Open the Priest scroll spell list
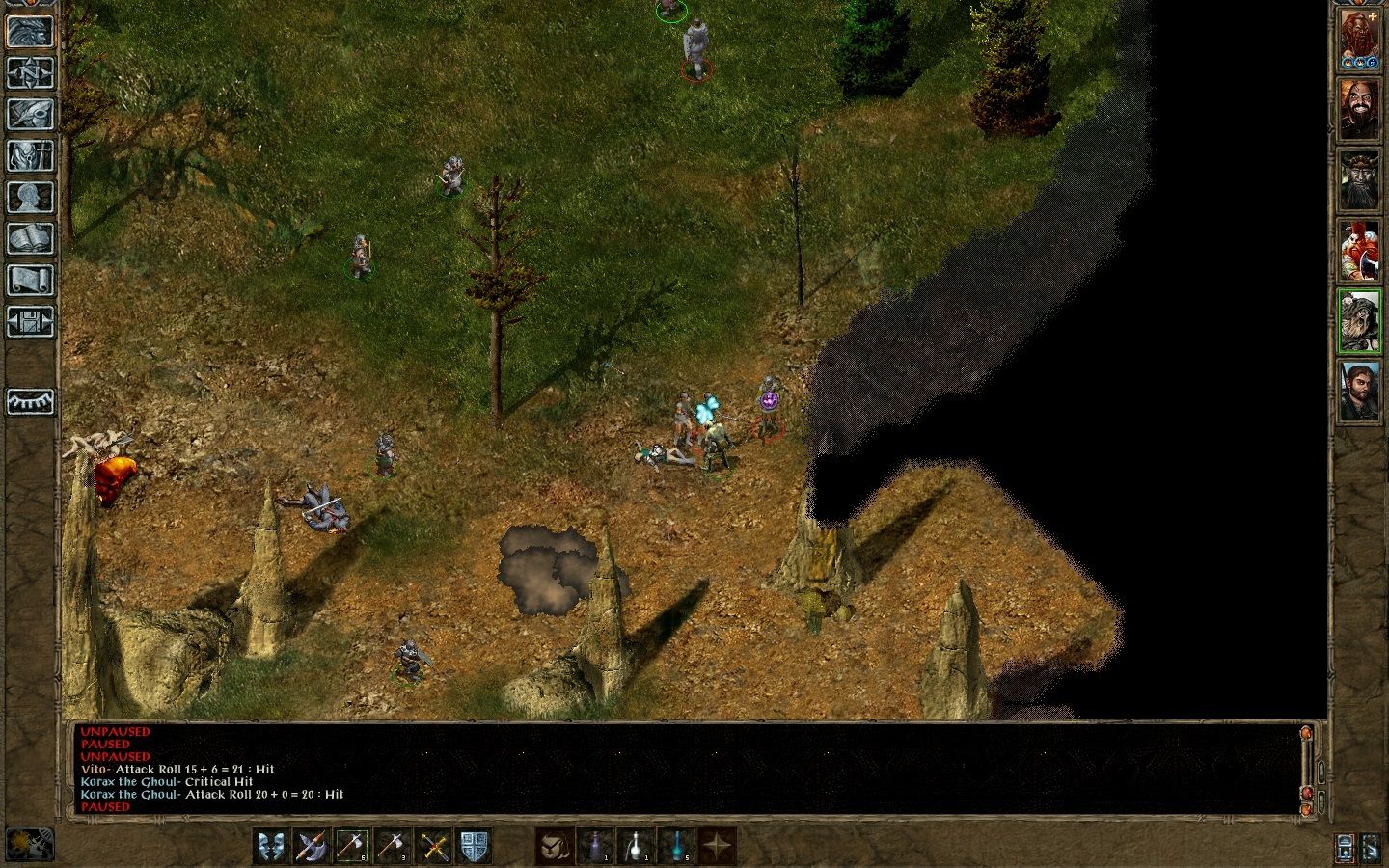The width and height of the screenshot is (1389, 868). click(32, 278)
